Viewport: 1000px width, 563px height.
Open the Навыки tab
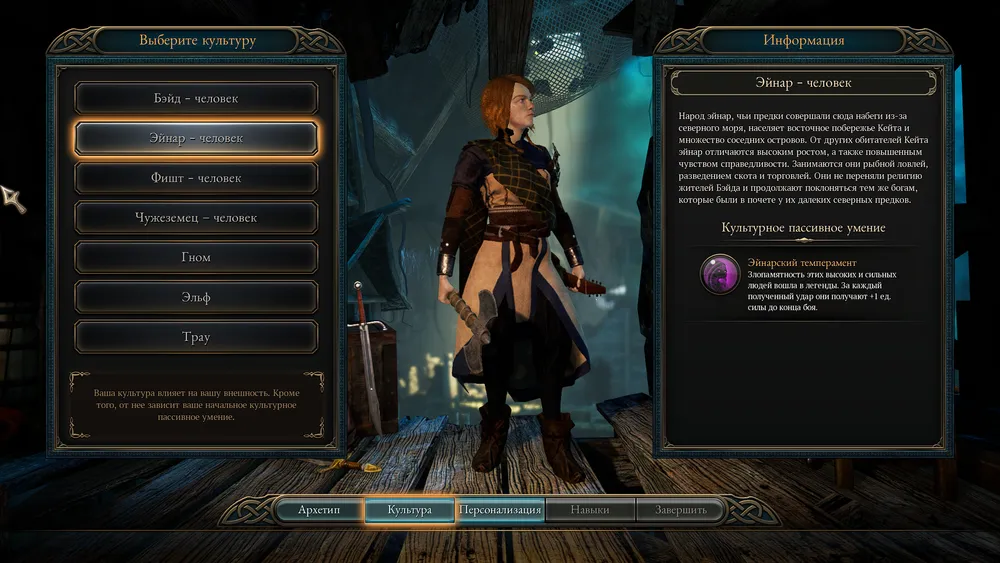[590, 510]
